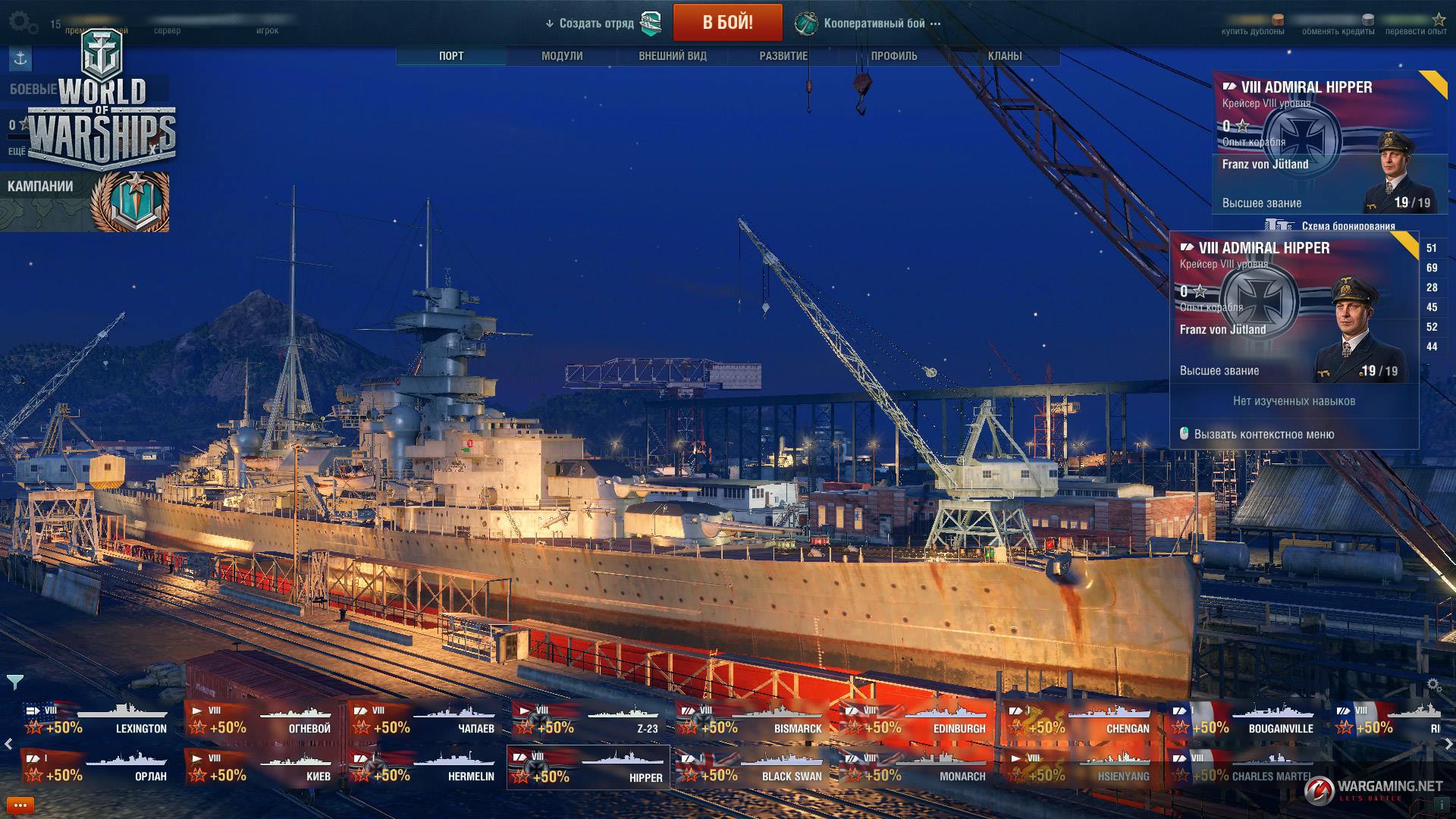The image size is (1456, 819).
Task: Open the ship carousel filter funnel
Action: 14,681
